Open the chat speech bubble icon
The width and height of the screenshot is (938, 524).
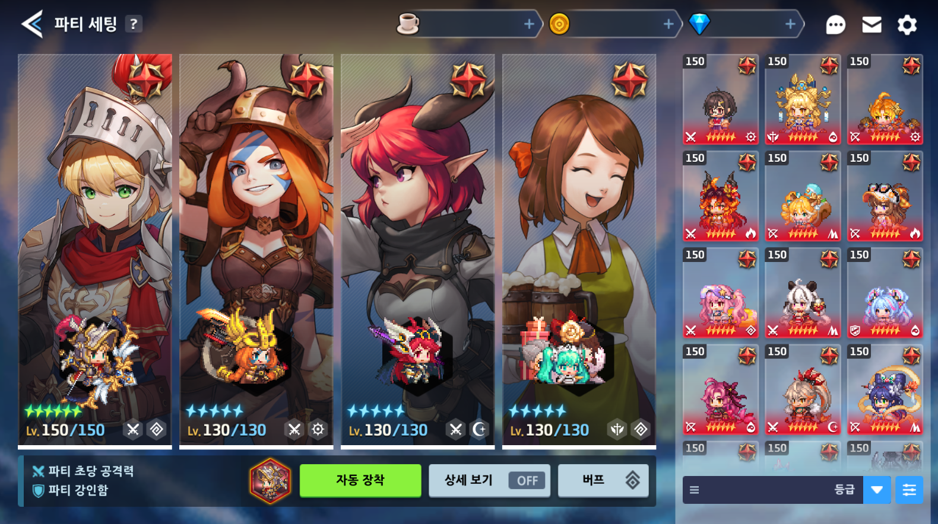(836, 25)
